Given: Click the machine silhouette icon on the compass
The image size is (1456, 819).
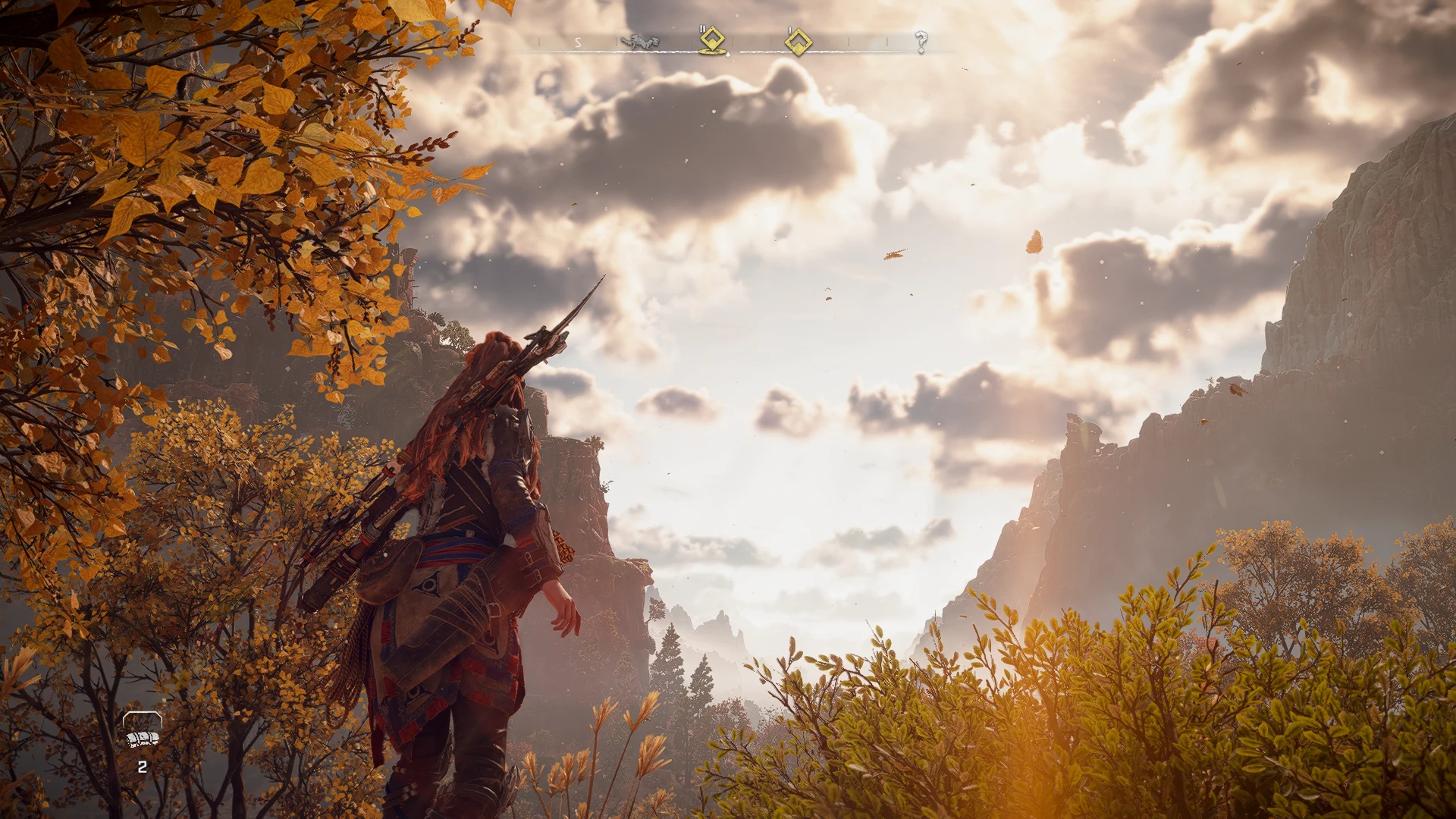Looking at the screenshot, I should tap(639, 42).
